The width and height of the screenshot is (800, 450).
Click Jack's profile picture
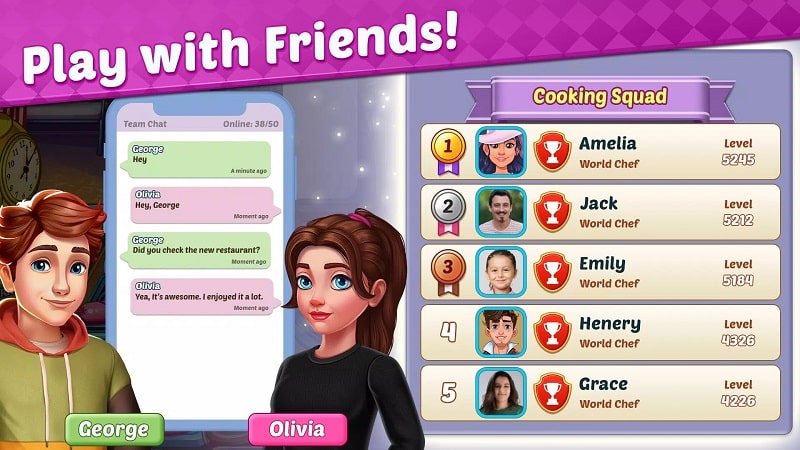click(500, 212)
